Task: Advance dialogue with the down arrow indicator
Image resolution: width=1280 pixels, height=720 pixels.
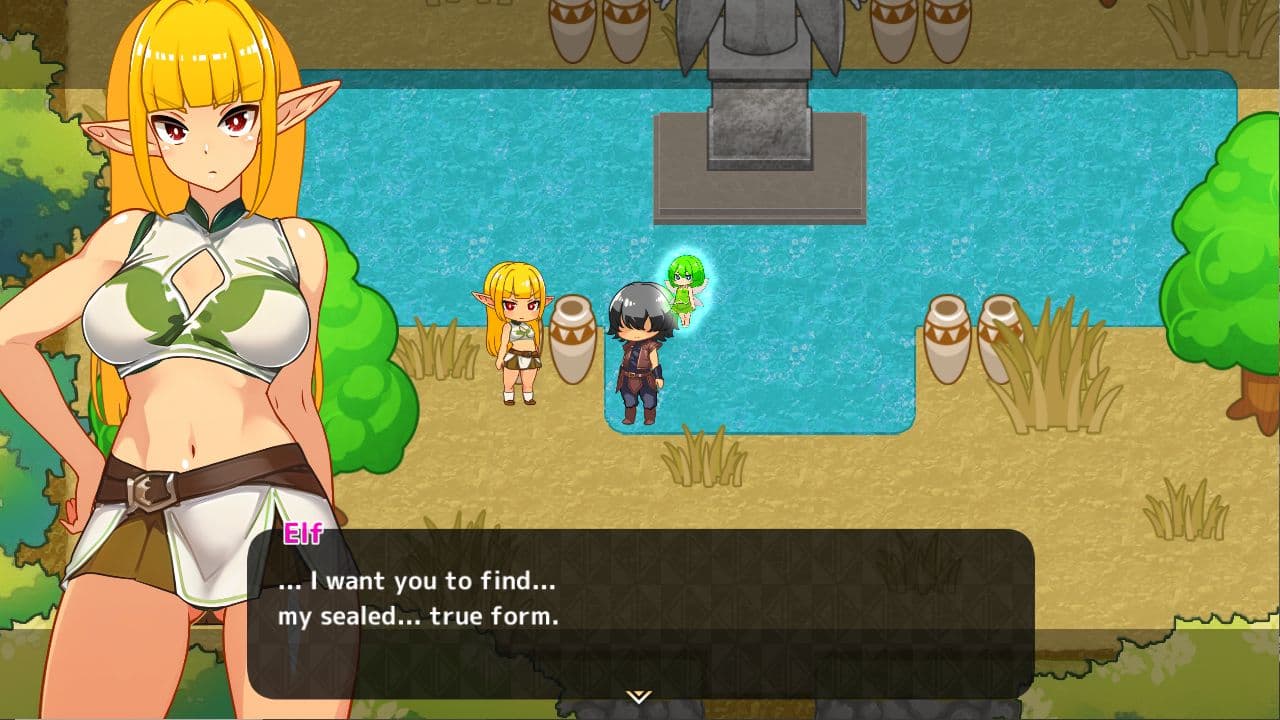Action: 639,696
